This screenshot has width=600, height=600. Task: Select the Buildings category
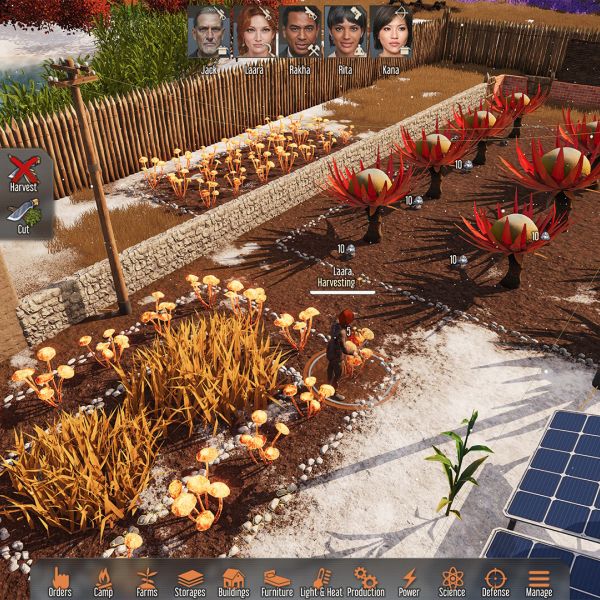click(x=234, y=581)
